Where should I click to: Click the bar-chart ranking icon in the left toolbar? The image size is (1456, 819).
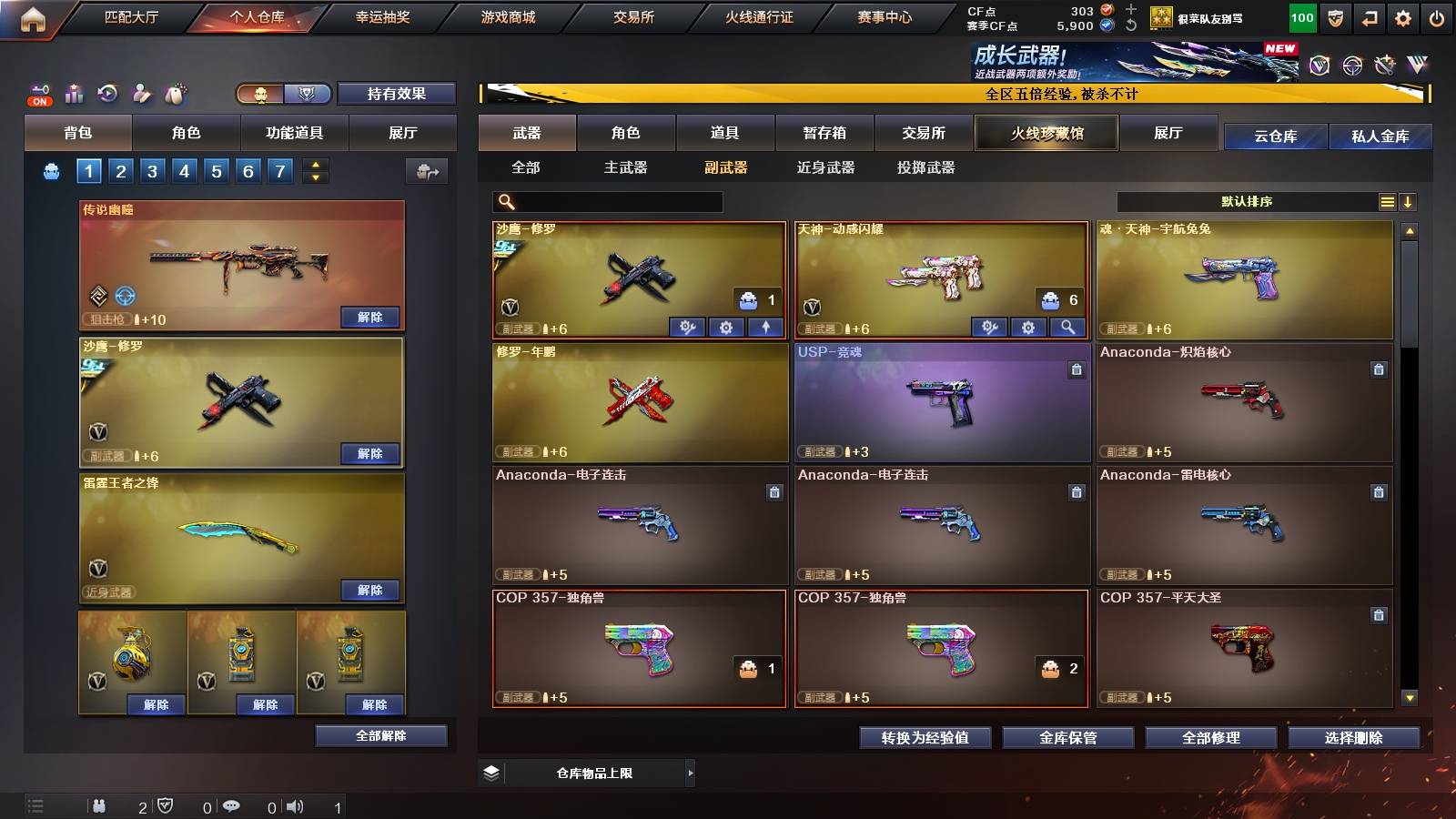72,93
